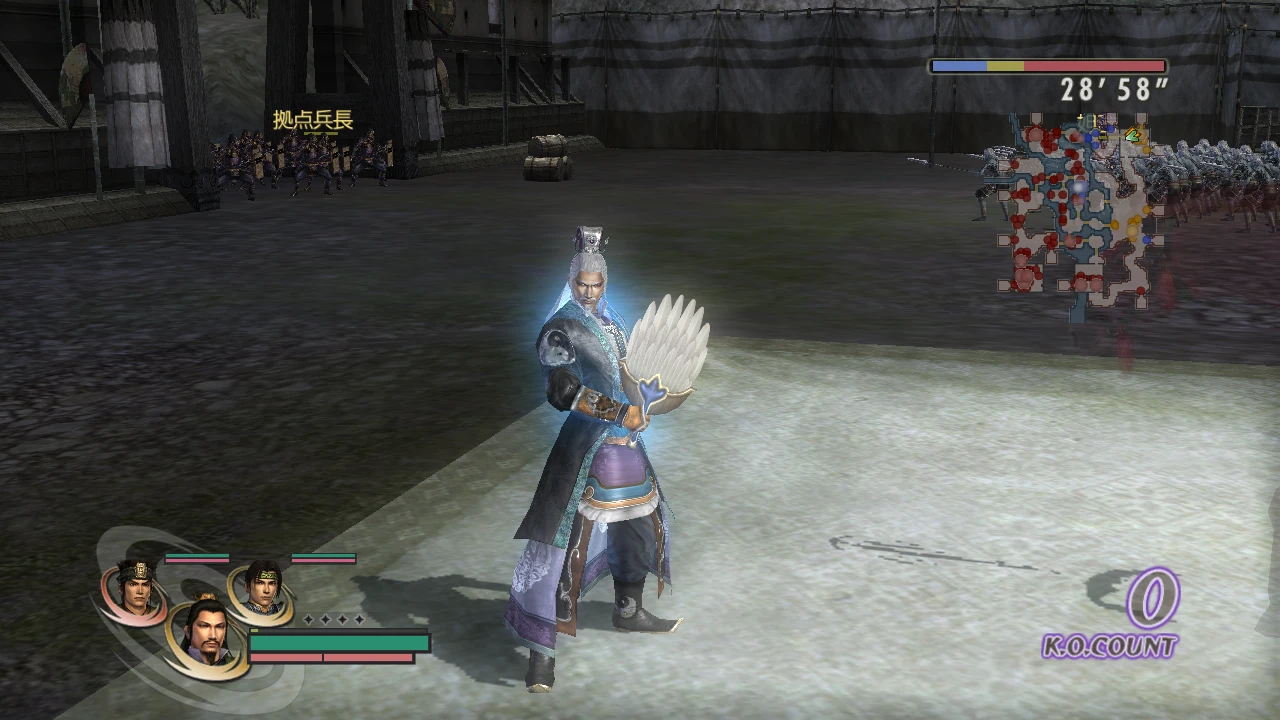Click the 28'58" battle timer

(1110, 90)
